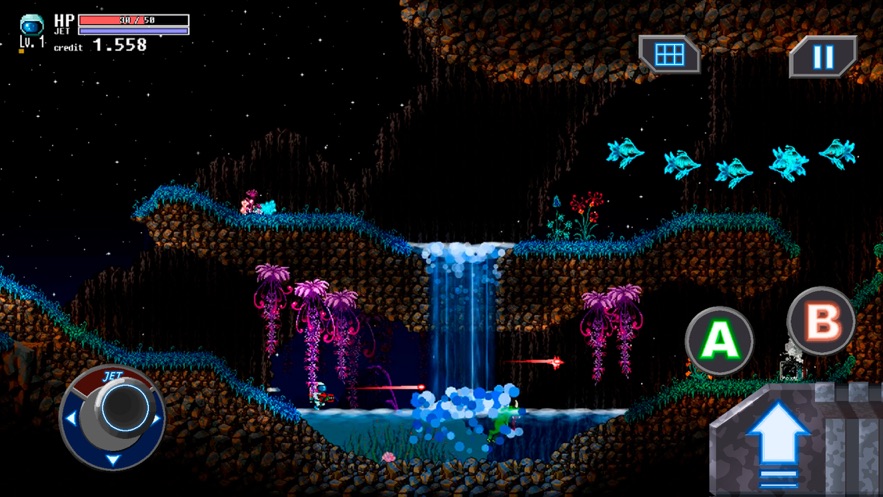Tap the virtual joystick's left arrow

pos(70,420)
